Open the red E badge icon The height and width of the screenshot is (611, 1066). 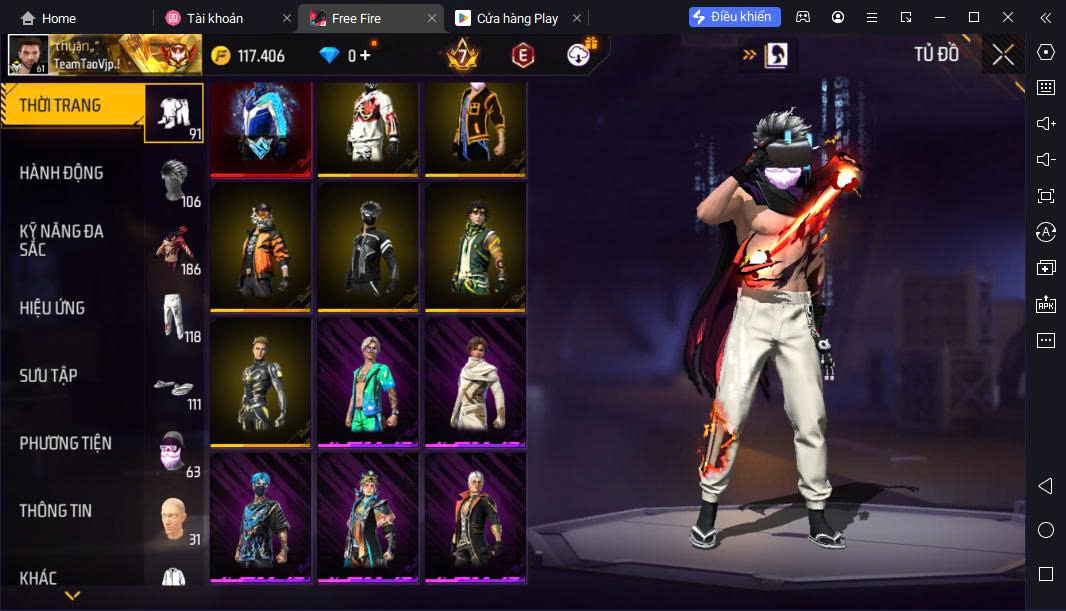[x=521, y=56]
